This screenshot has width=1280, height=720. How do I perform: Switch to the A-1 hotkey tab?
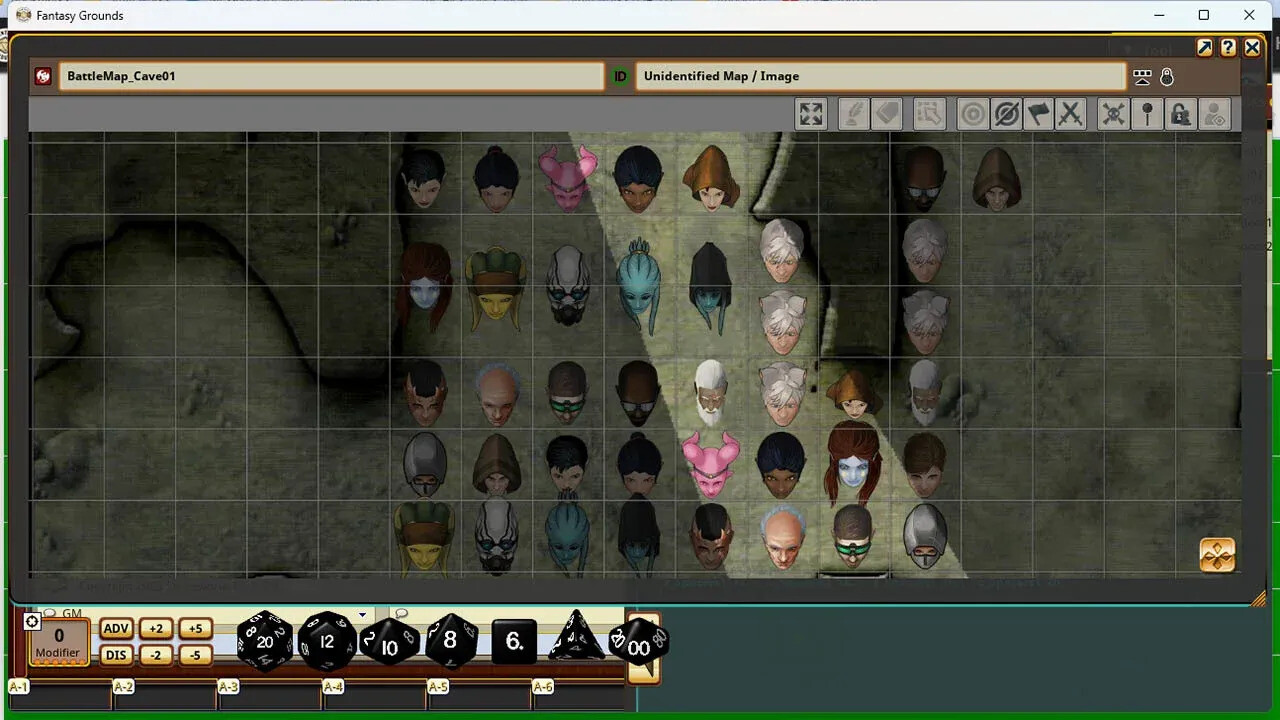click(18, 687)
